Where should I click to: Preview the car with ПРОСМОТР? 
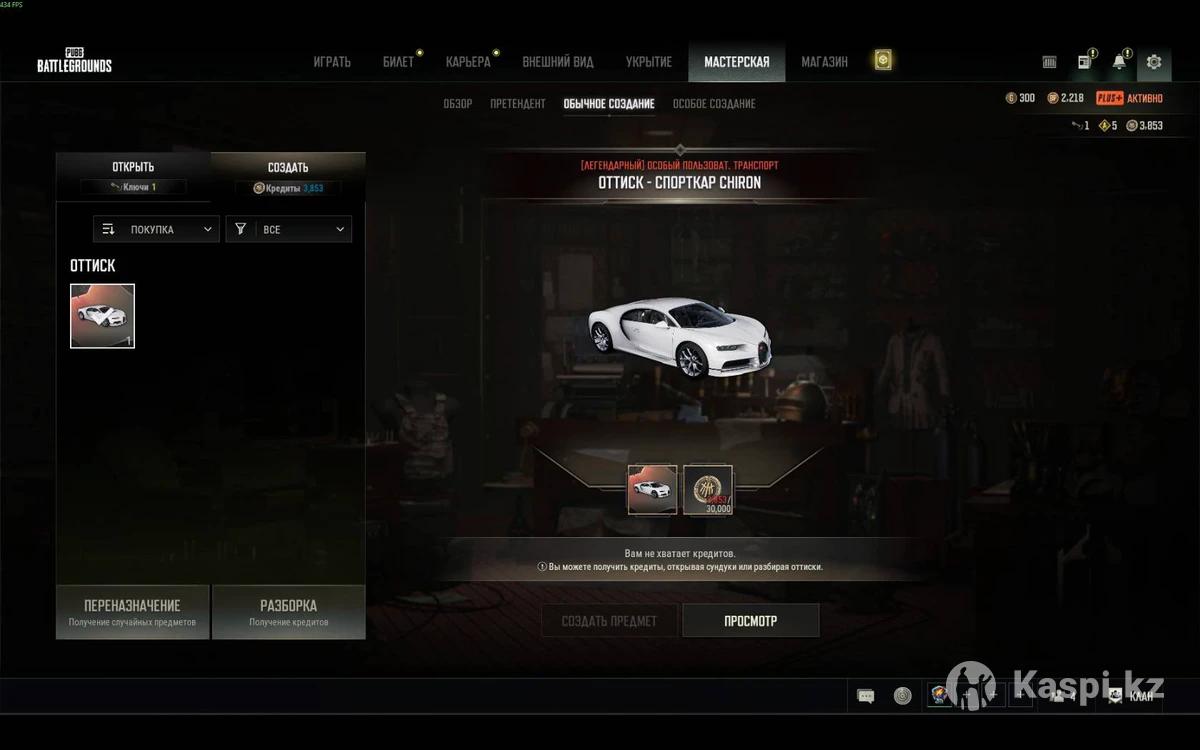750,621
